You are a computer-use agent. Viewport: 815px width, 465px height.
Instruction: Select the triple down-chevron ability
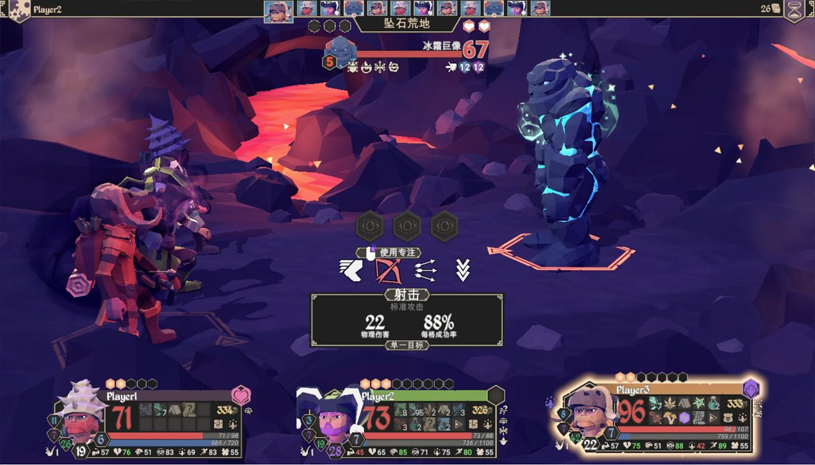pos(462,269)
